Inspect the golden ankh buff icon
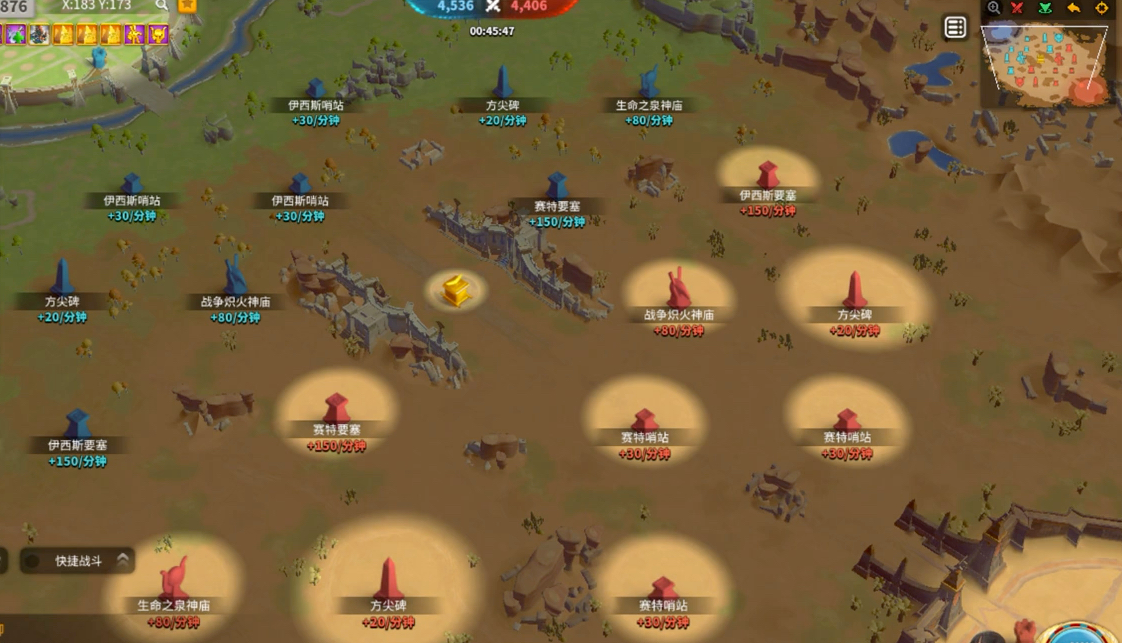Screen dimensions: 1122x643 click(135, 35)
